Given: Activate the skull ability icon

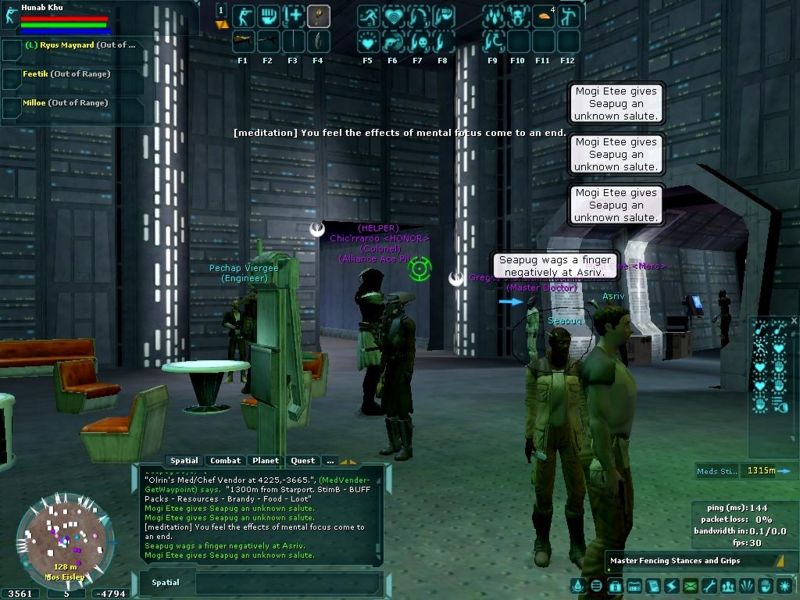Looking at the screenshot, I should pyautogui.click(x=419, y=41).
